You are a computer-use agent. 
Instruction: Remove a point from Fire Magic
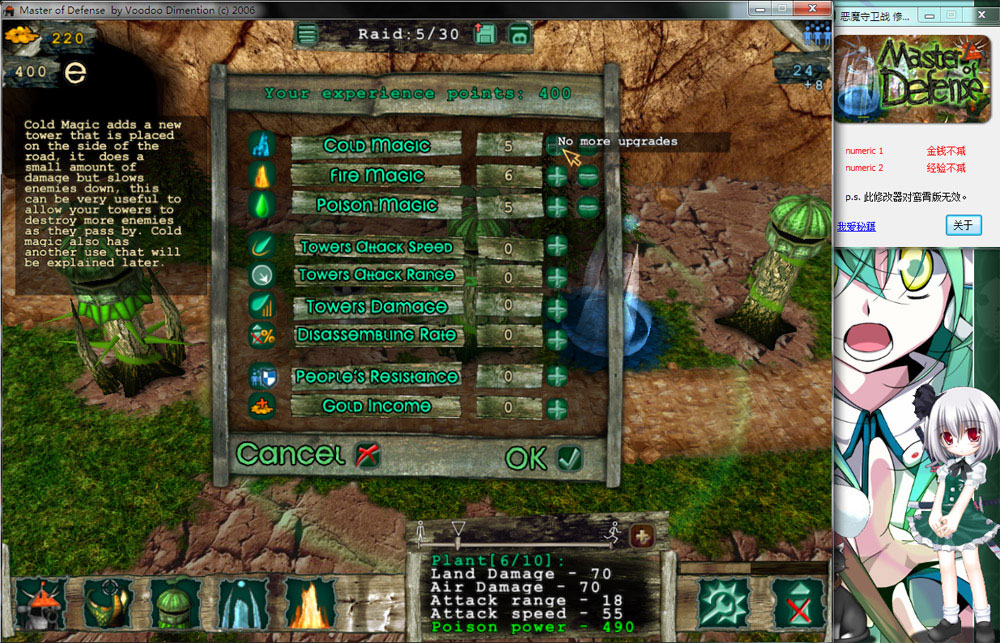pyautogui.click(x=588, y=177)
